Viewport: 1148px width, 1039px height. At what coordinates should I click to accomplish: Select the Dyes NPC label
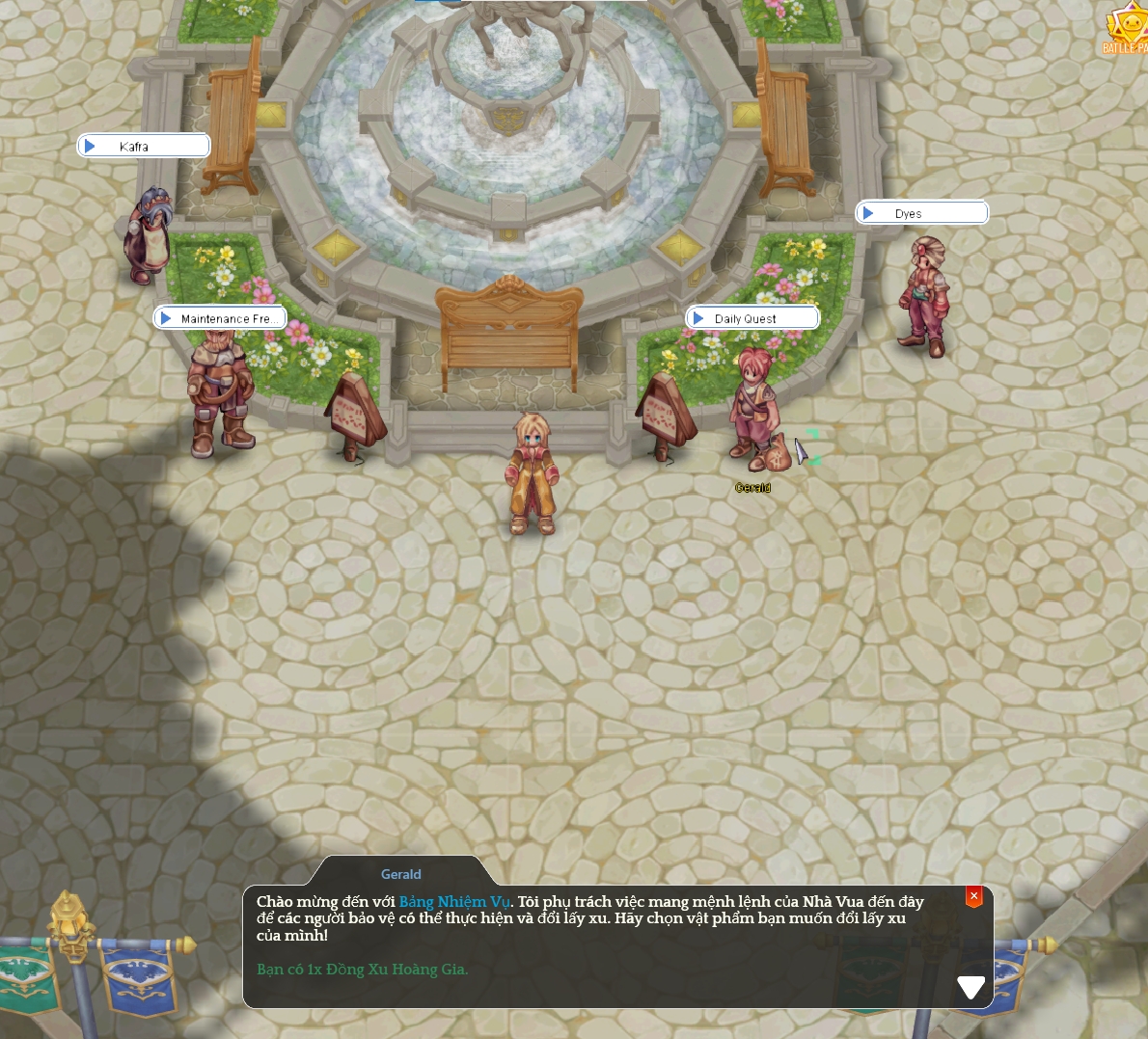tap(921, 213)
